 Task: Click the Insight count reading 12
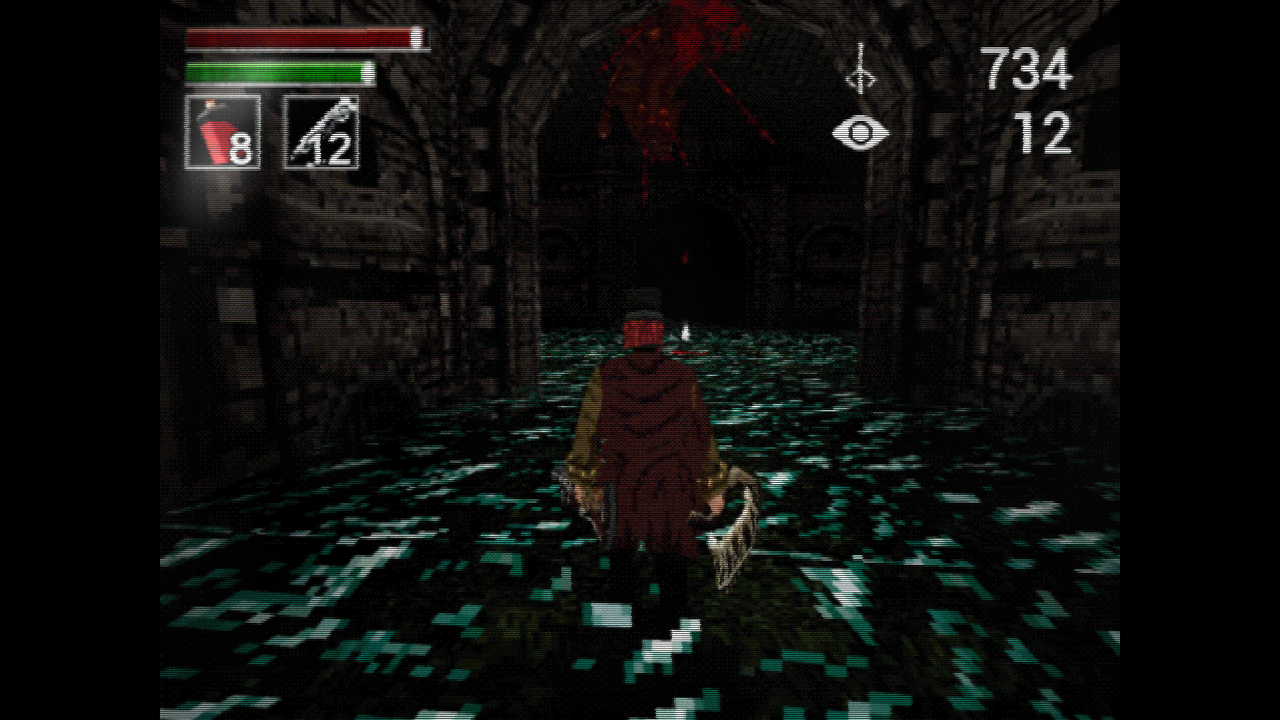click(x=1045, y=133)
